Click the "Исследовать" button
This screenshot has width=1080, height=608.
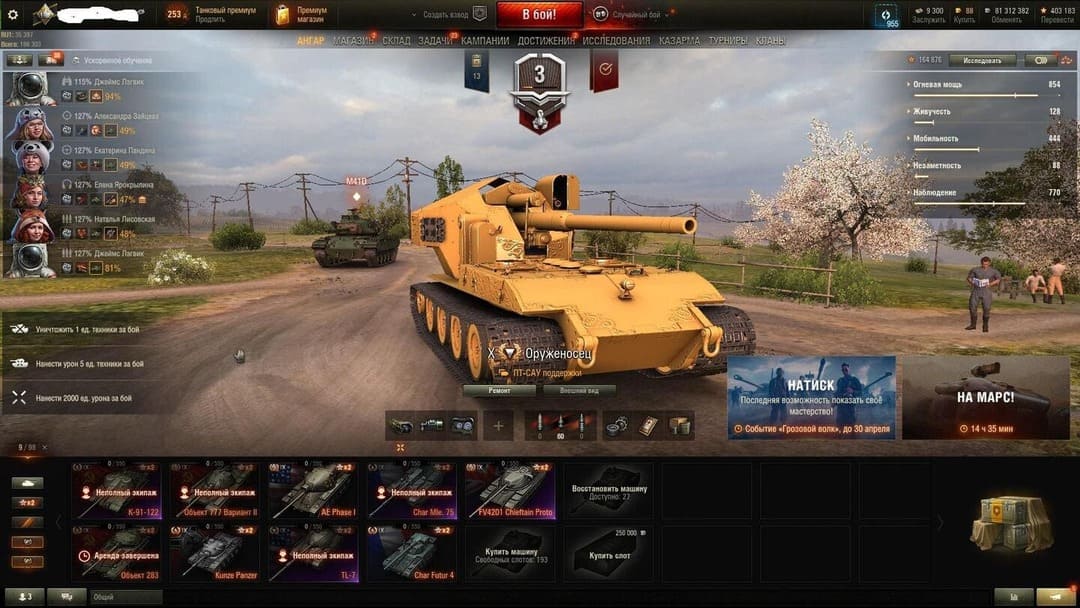[982, 60]
